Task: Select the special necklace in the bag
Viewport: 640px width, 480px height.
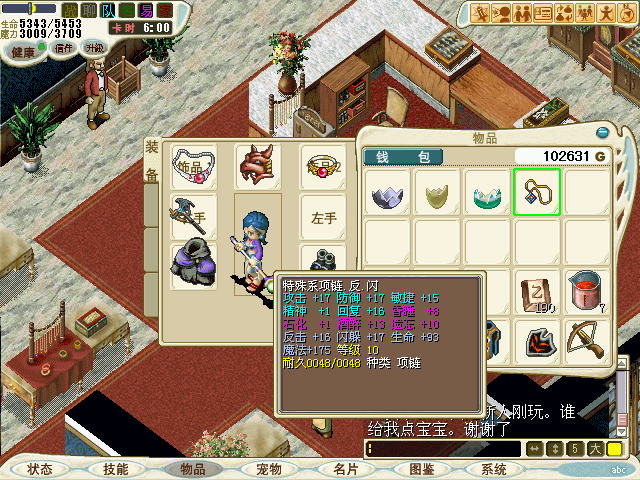Action: click(536, 192)
